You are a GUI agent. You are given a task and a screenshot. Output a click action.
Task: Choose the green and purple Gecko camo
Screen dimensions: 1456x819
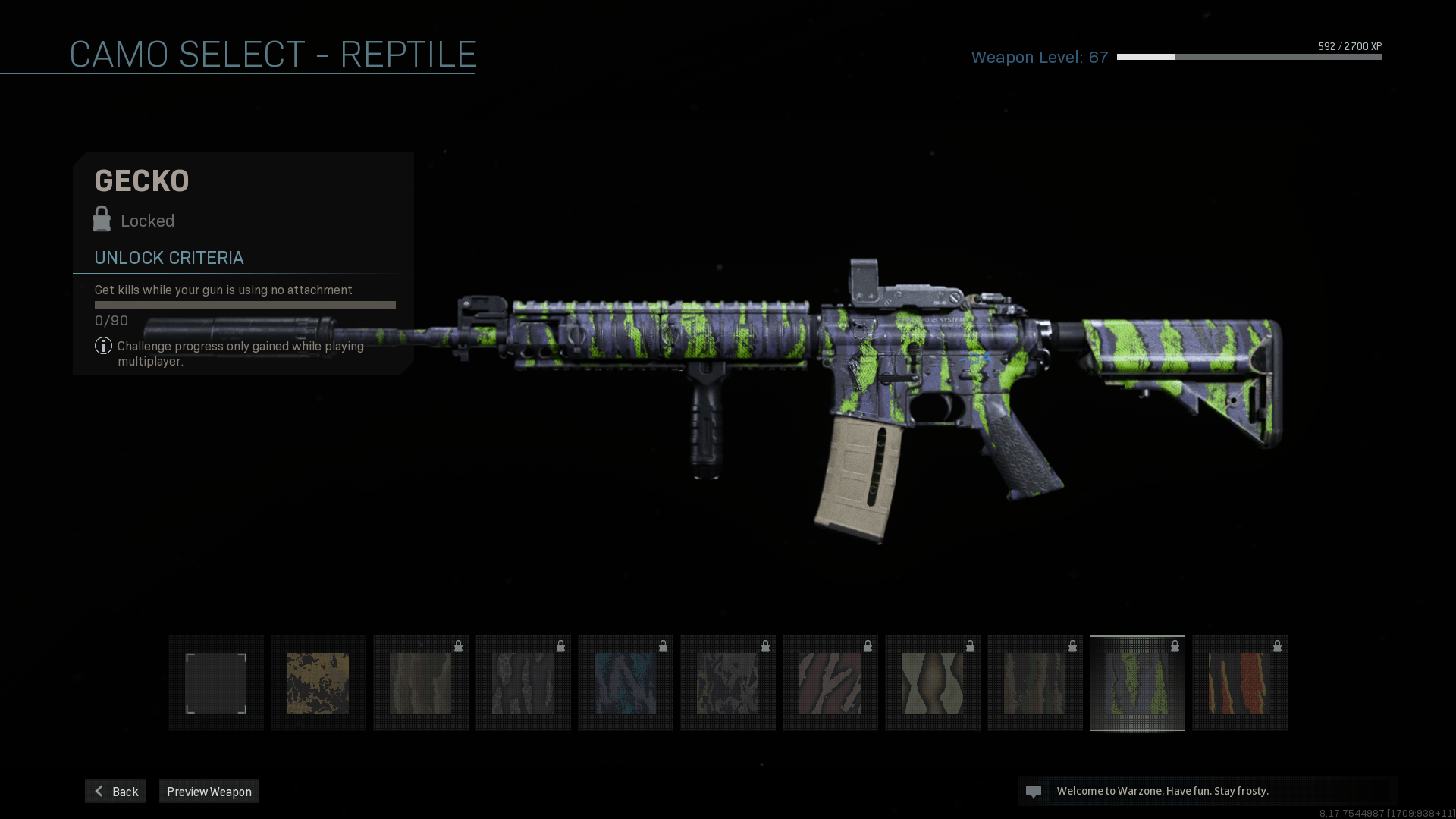pos(1137,683)
